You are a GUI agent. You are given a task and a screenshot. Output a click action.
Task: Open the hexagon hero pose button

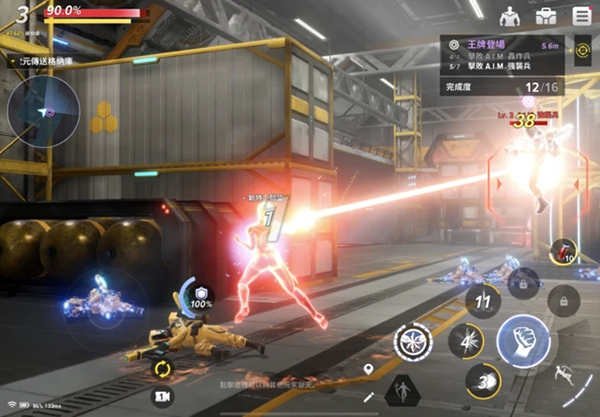403,390
